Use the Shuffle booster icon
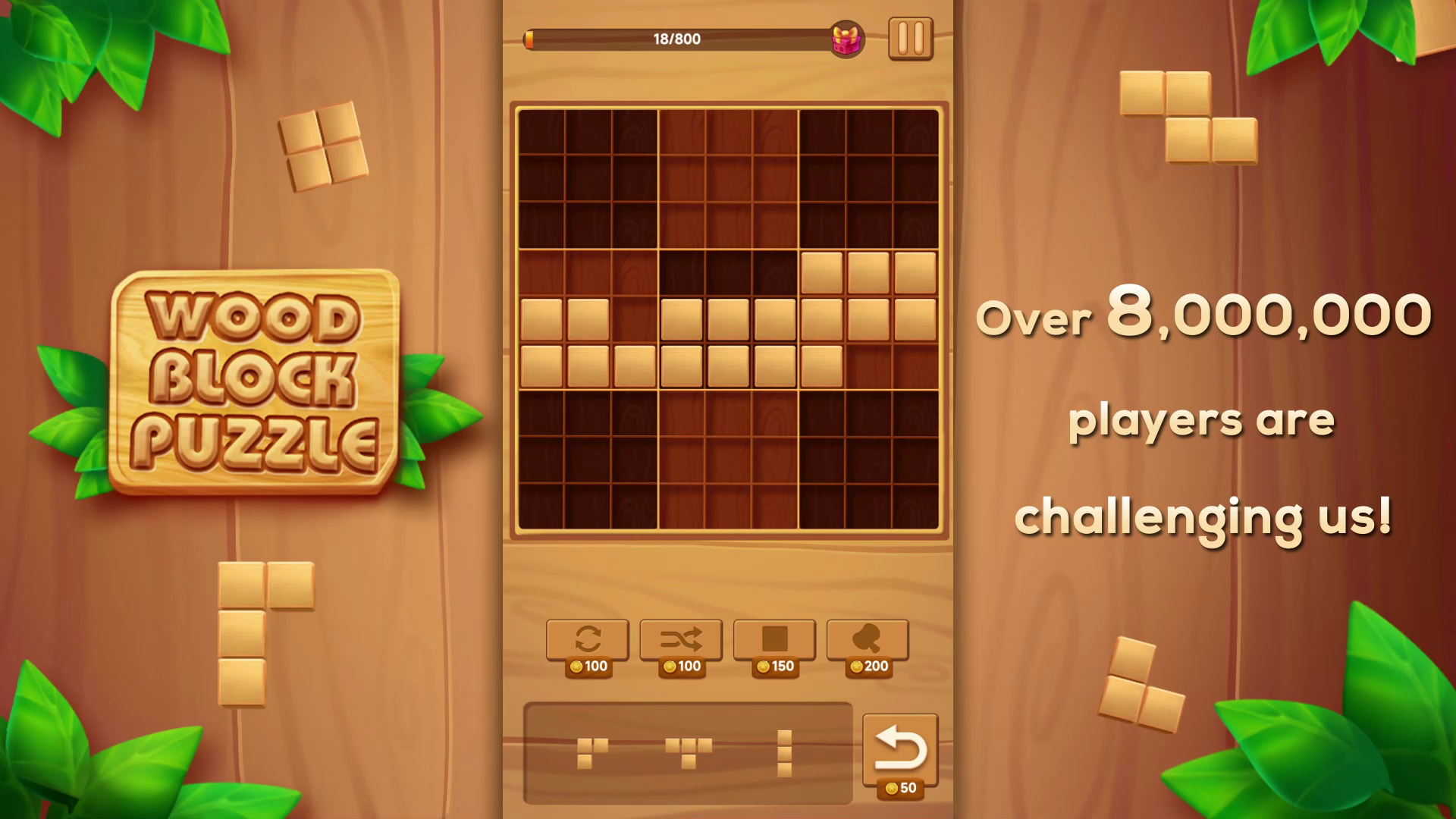The image size is (1456, 819). pos(680,639)
